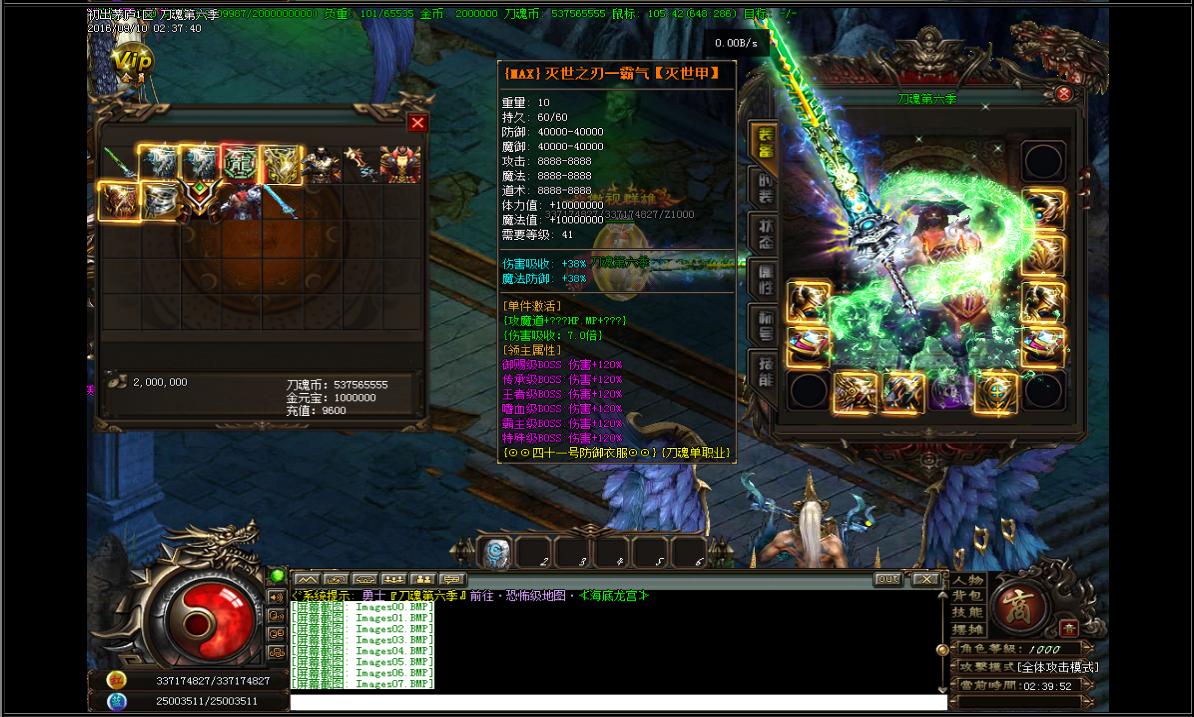Open the 称号 title tab
The width and height of the screenshot is (1194, 717).
point(764,321)
